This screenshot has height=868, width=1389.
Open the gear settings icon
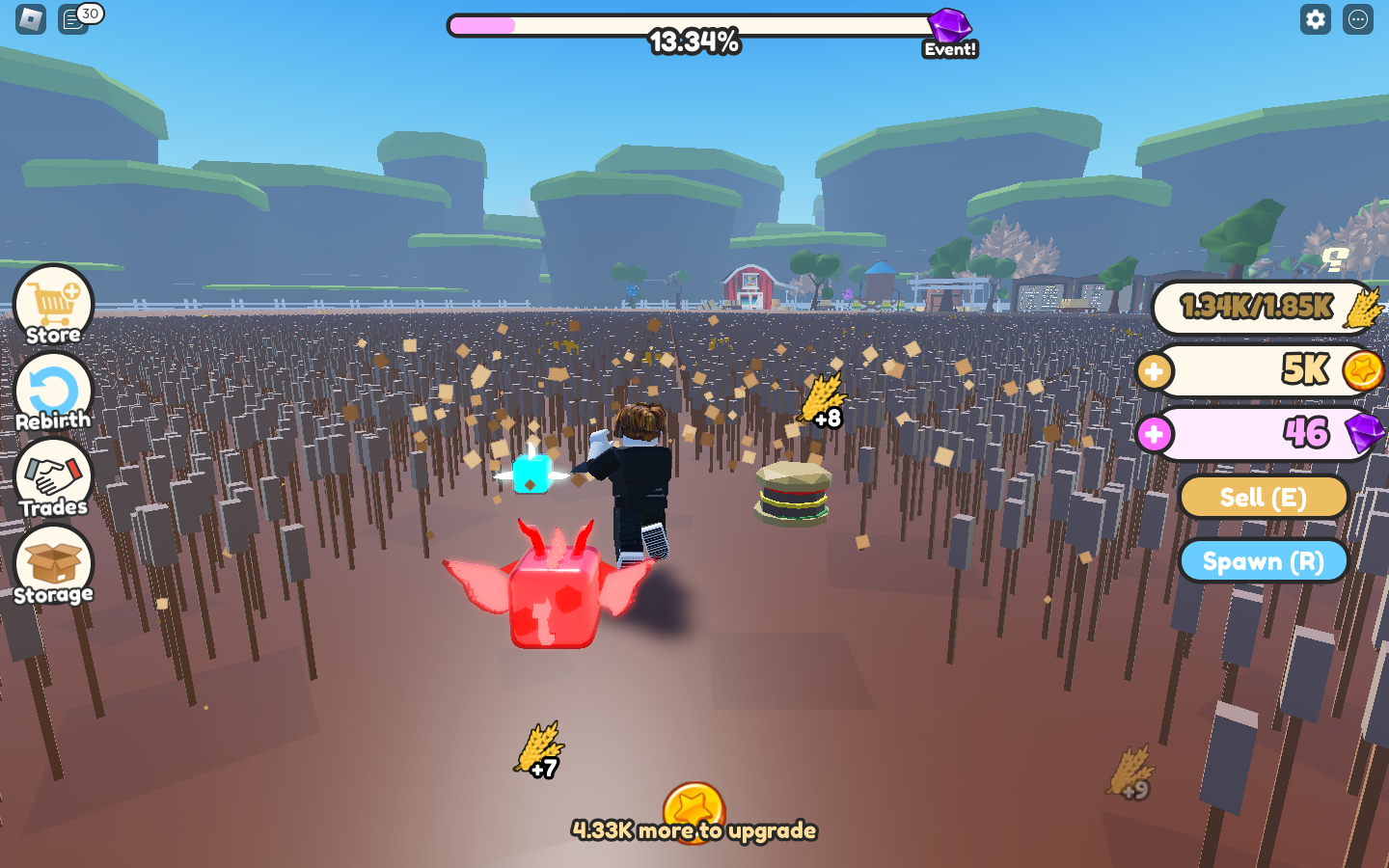[1316, 19]
